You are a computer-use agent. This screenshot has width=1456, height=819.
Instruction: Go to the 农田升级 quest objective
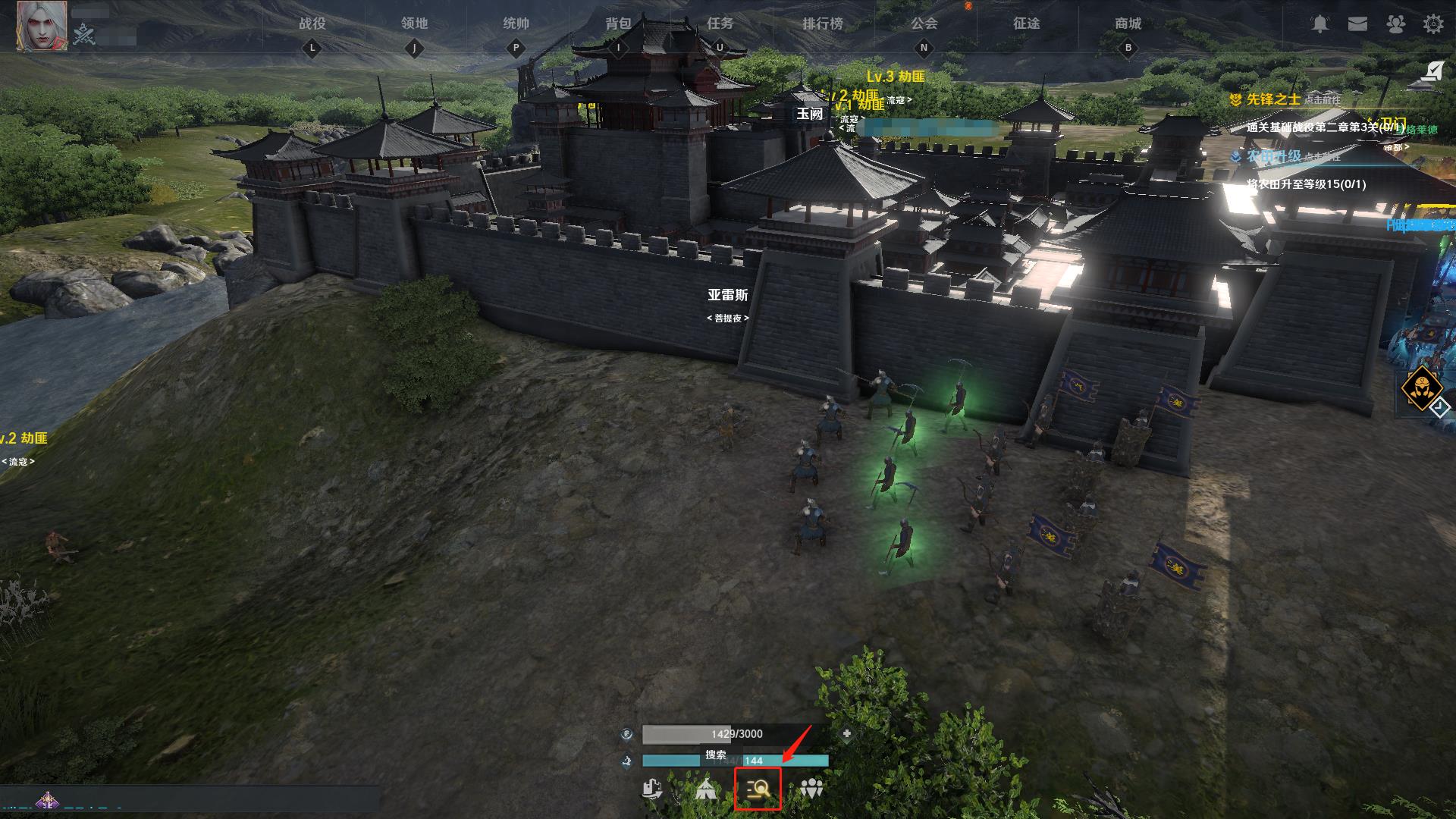pos(1274,156)
